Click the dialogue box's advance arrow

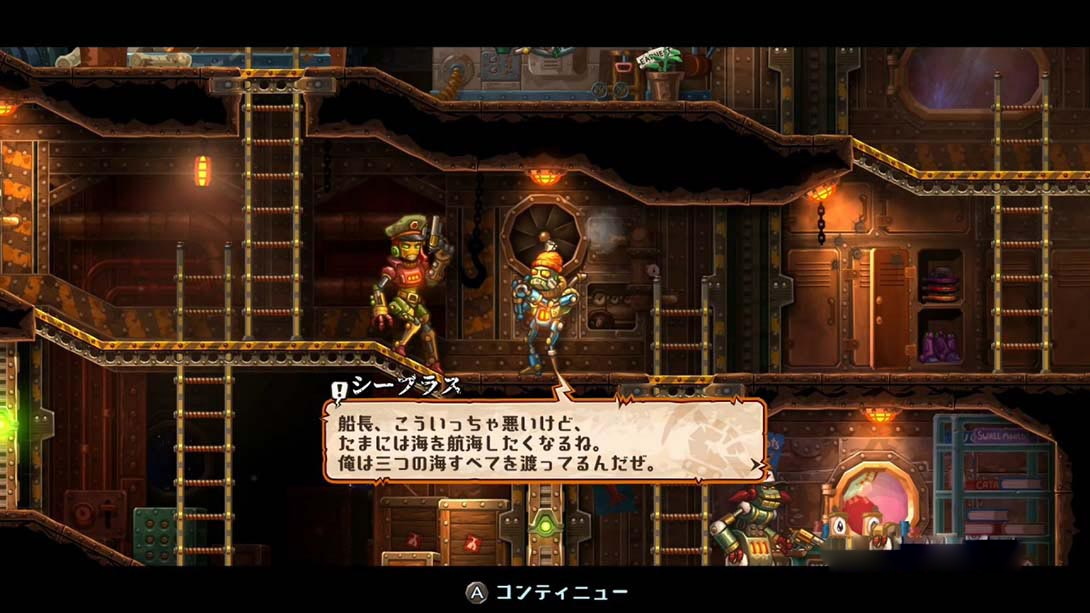coord(755,466)
